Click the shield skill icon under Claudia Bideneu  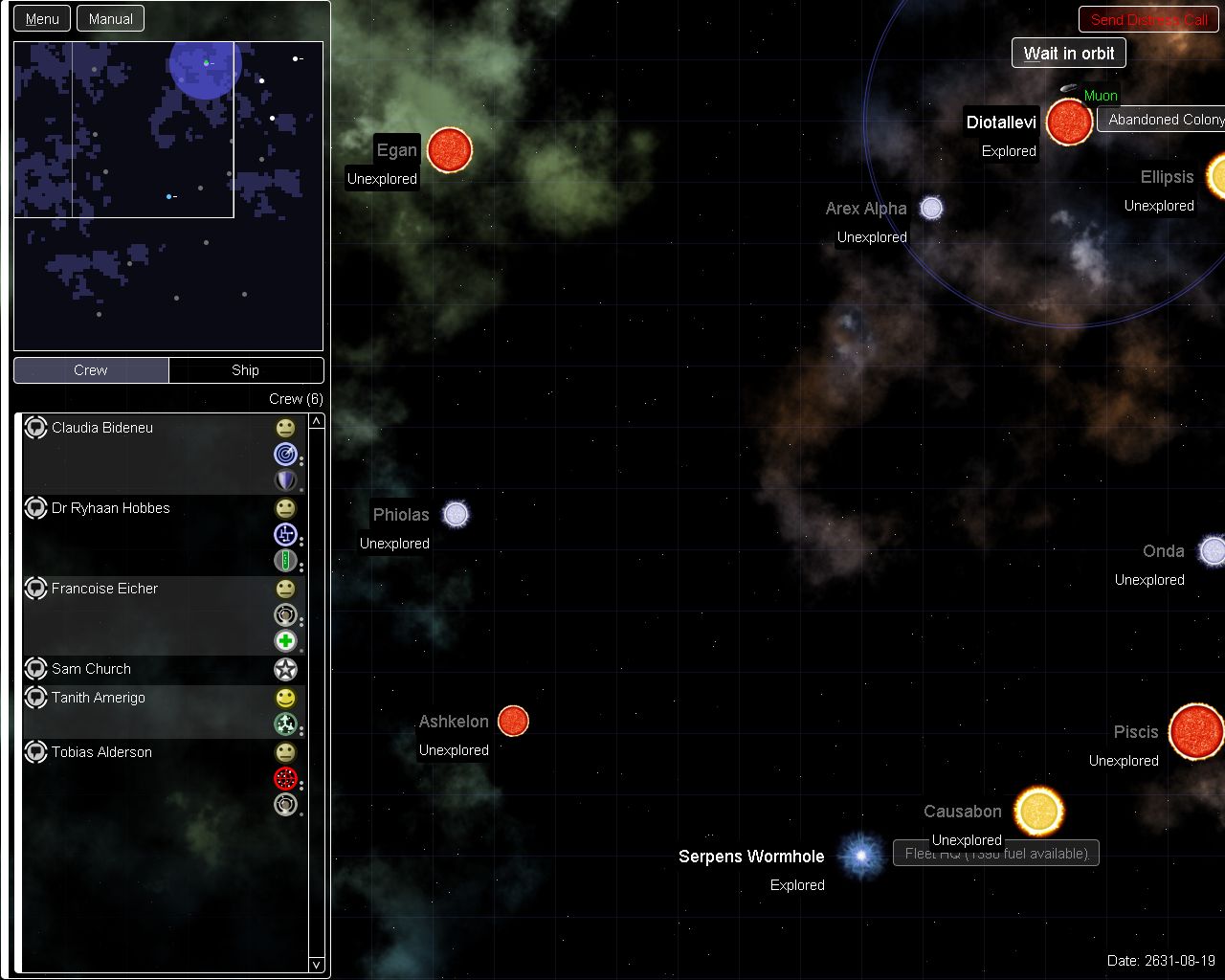tap(285, 480)
